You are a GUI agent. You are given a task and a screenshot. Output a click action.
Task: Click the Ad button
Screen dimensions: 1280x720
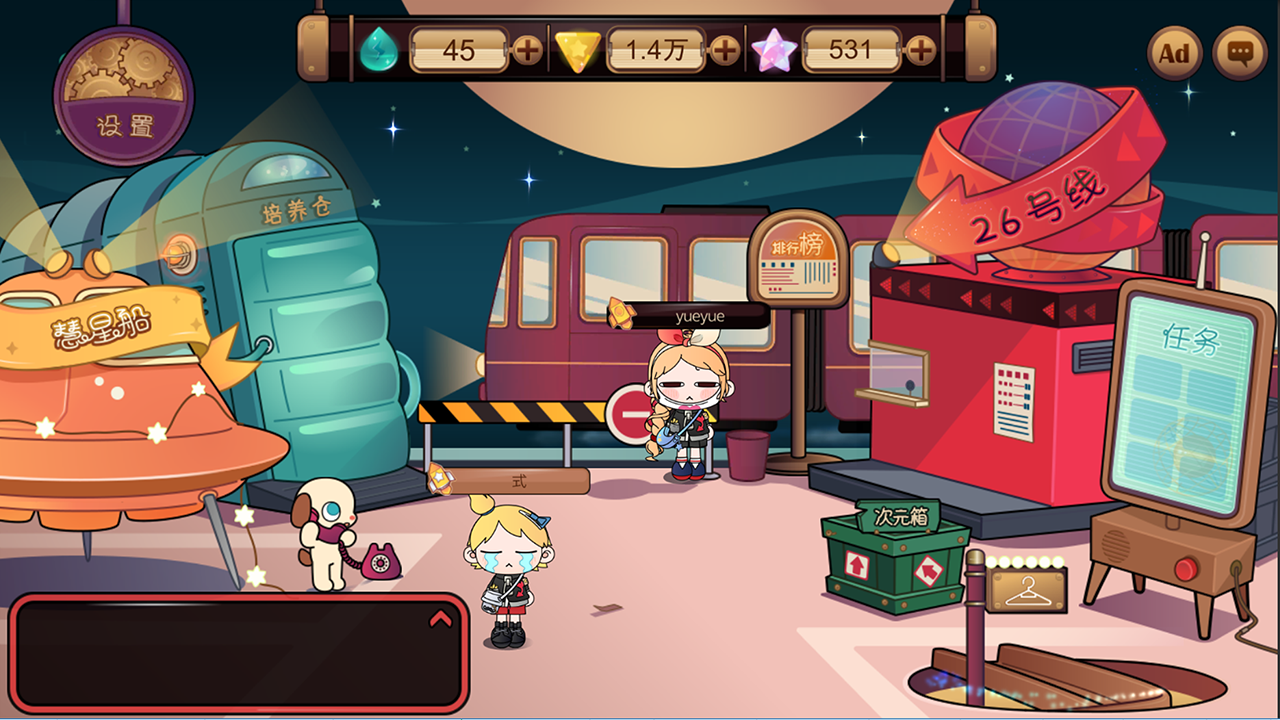click(1175, 53)
